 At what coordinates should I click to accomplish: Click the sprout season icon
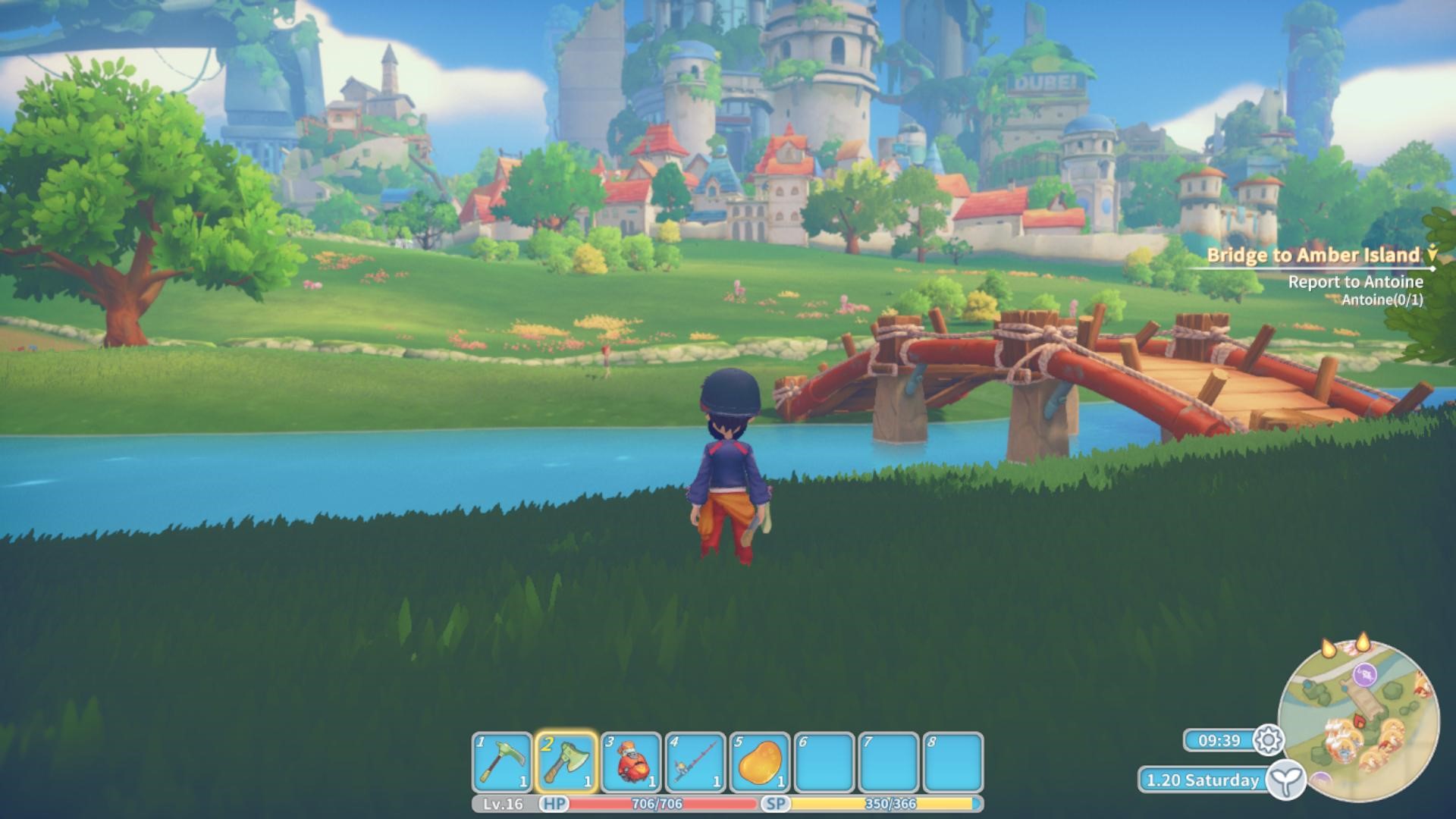coord(1286,780)
